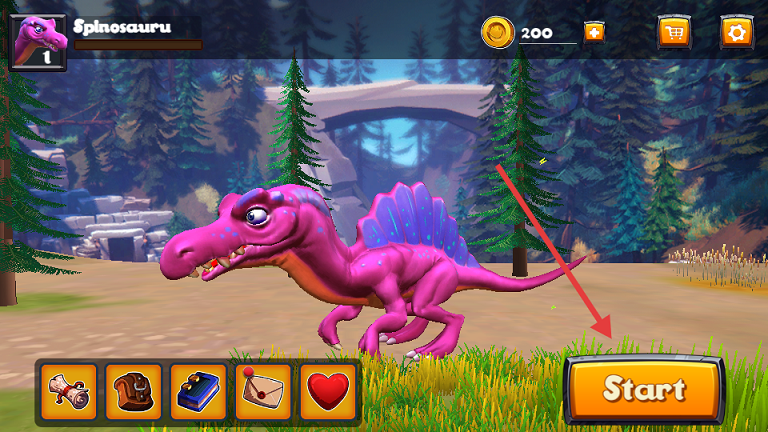Select the red heart icon

pos(327,392)
